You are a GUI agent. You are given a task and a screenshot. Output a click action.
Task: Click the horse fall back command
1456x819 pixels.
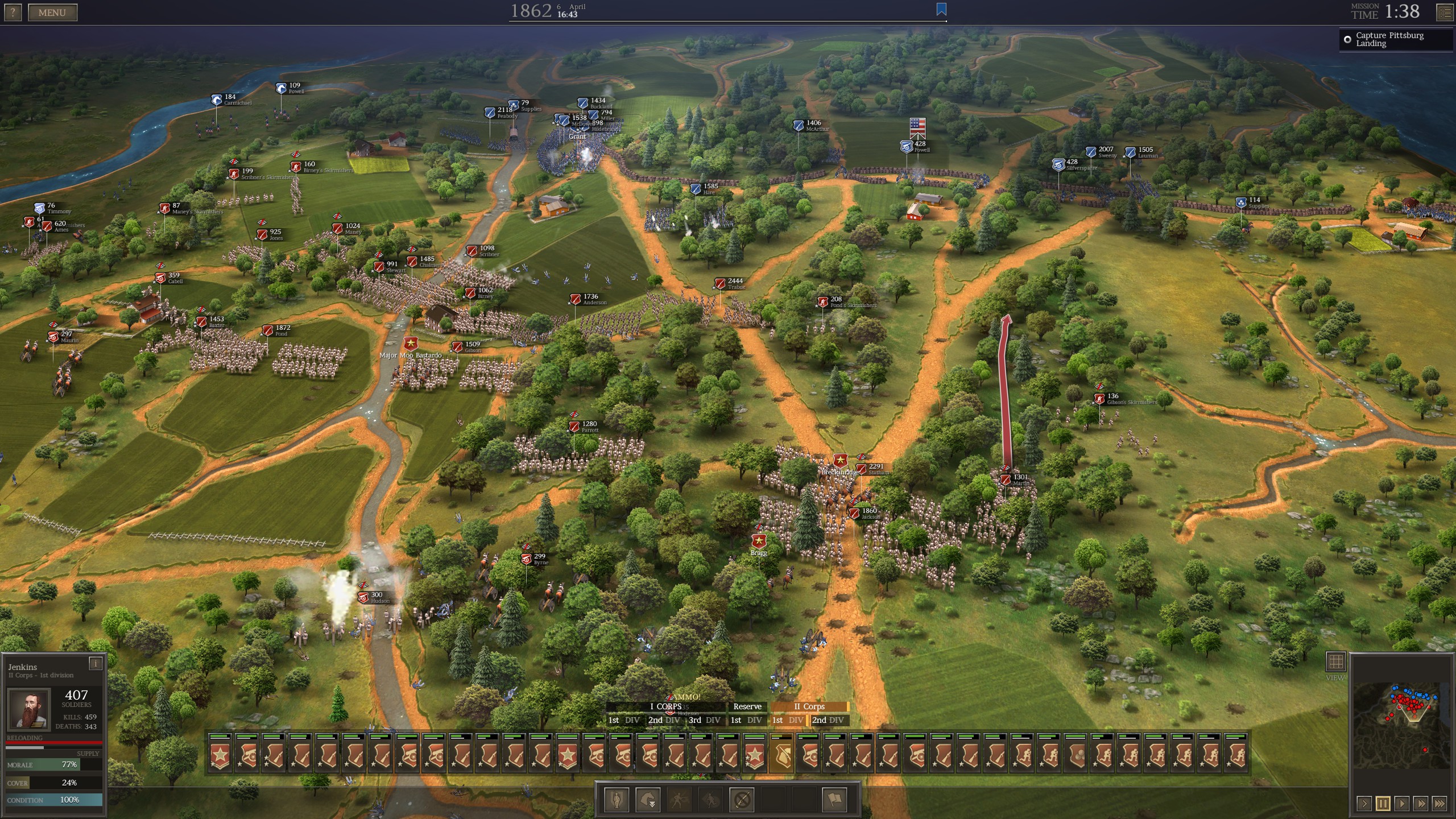point(648,800)
